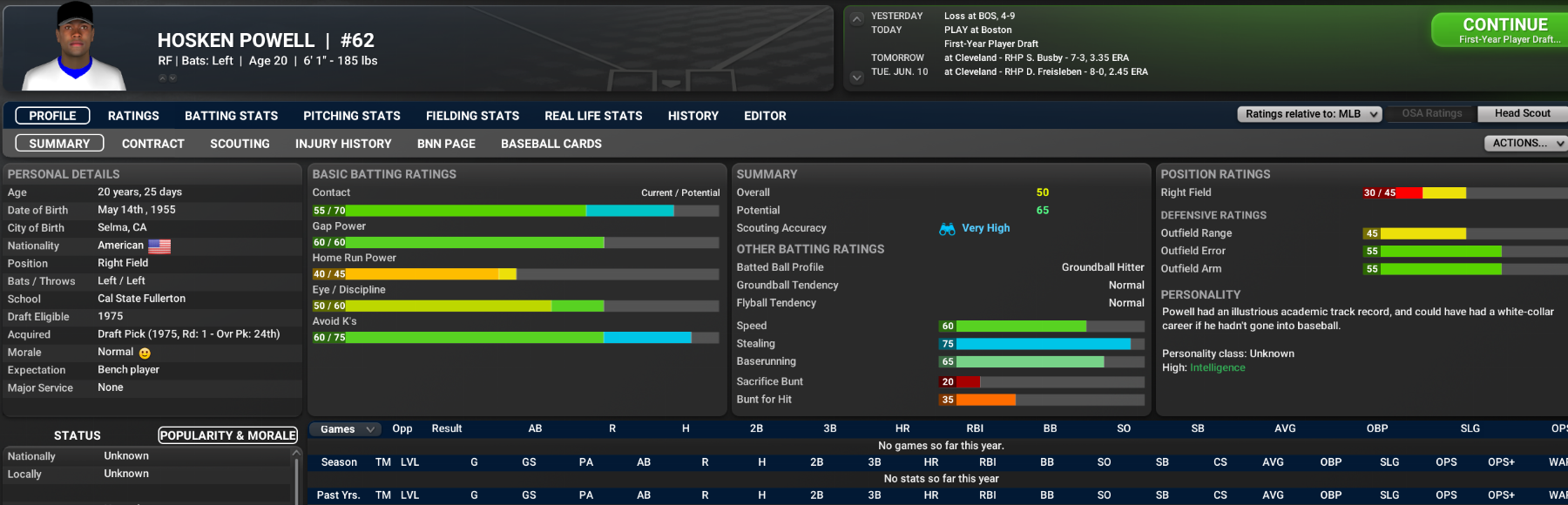Choose the OSA Ratings toggle

click(x=1431, y=113)
